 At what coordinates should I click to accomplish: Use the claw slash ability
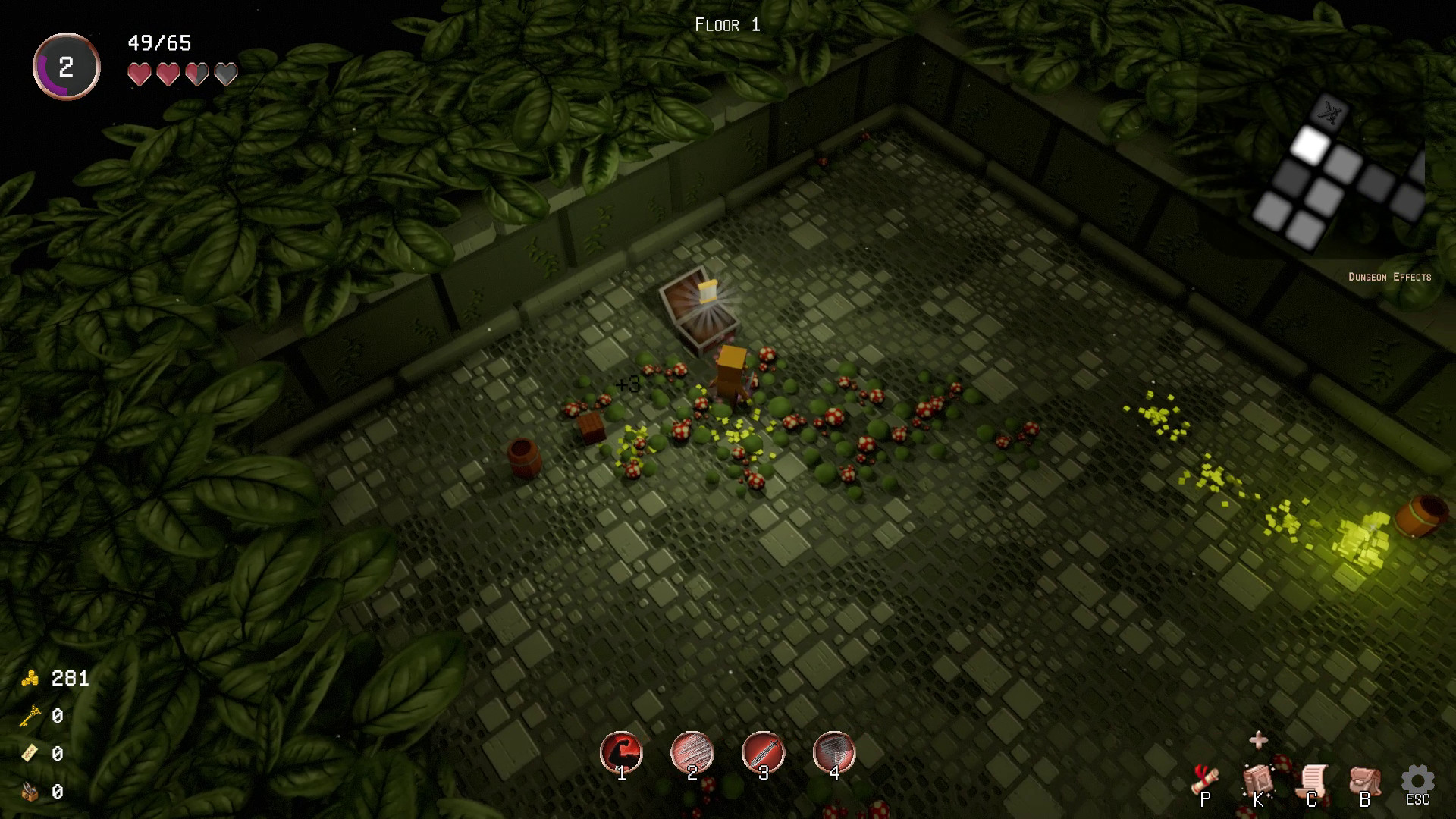click(692, 752)
